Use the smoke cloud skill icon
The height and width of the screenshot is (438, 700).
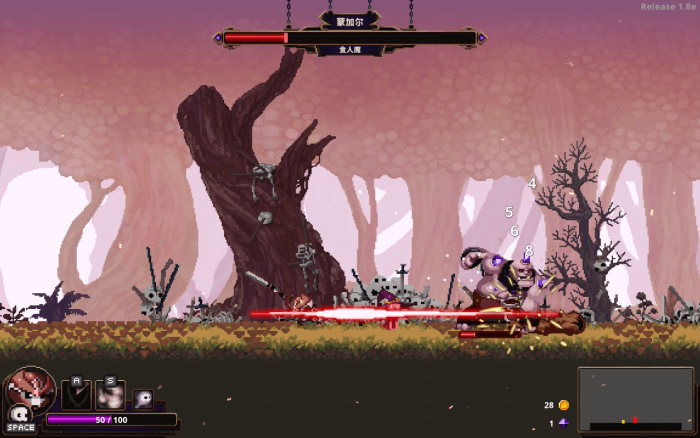tap(110, 395)
